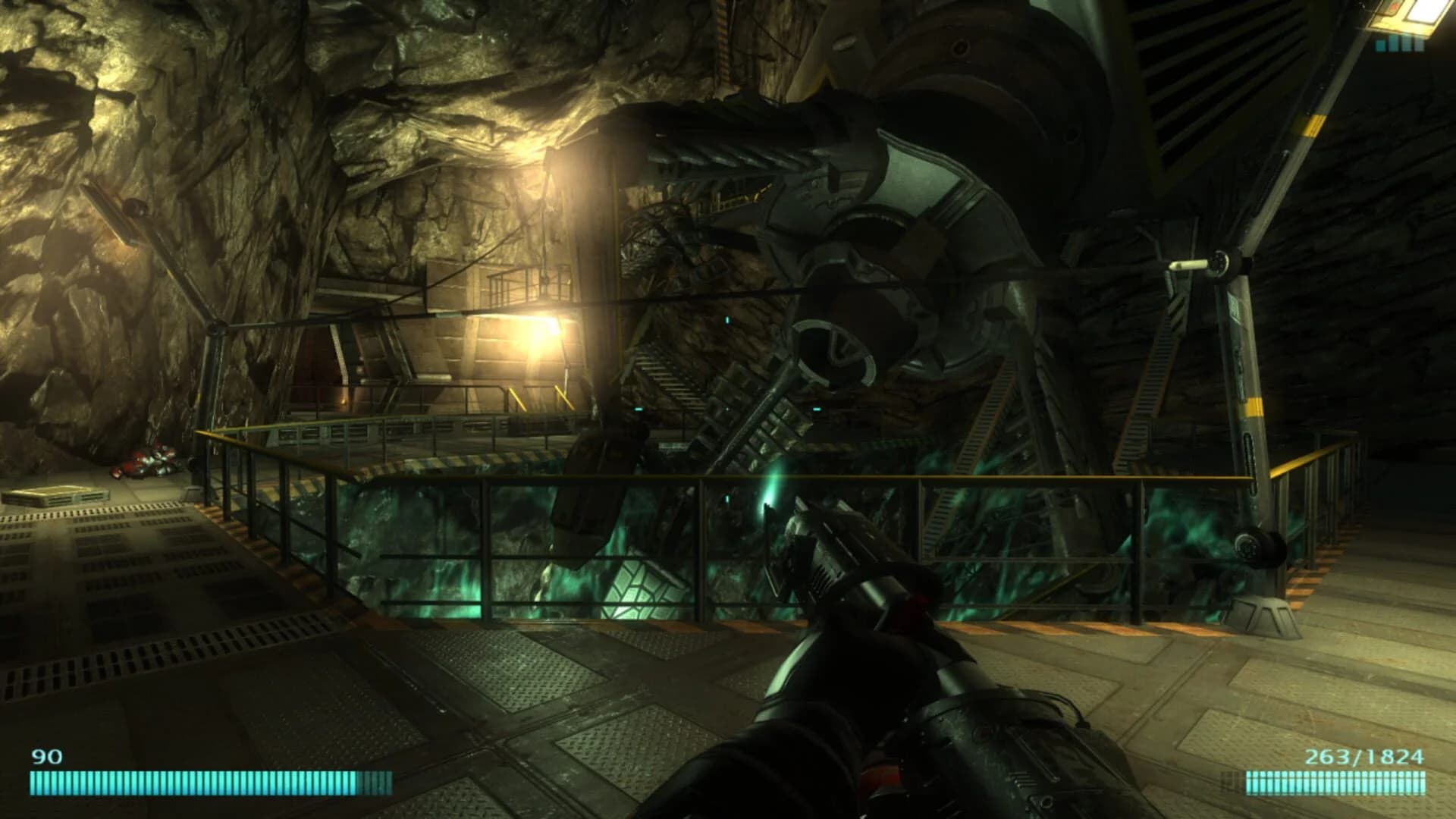Select the health value "90" readout

click(x=45, y=756)
